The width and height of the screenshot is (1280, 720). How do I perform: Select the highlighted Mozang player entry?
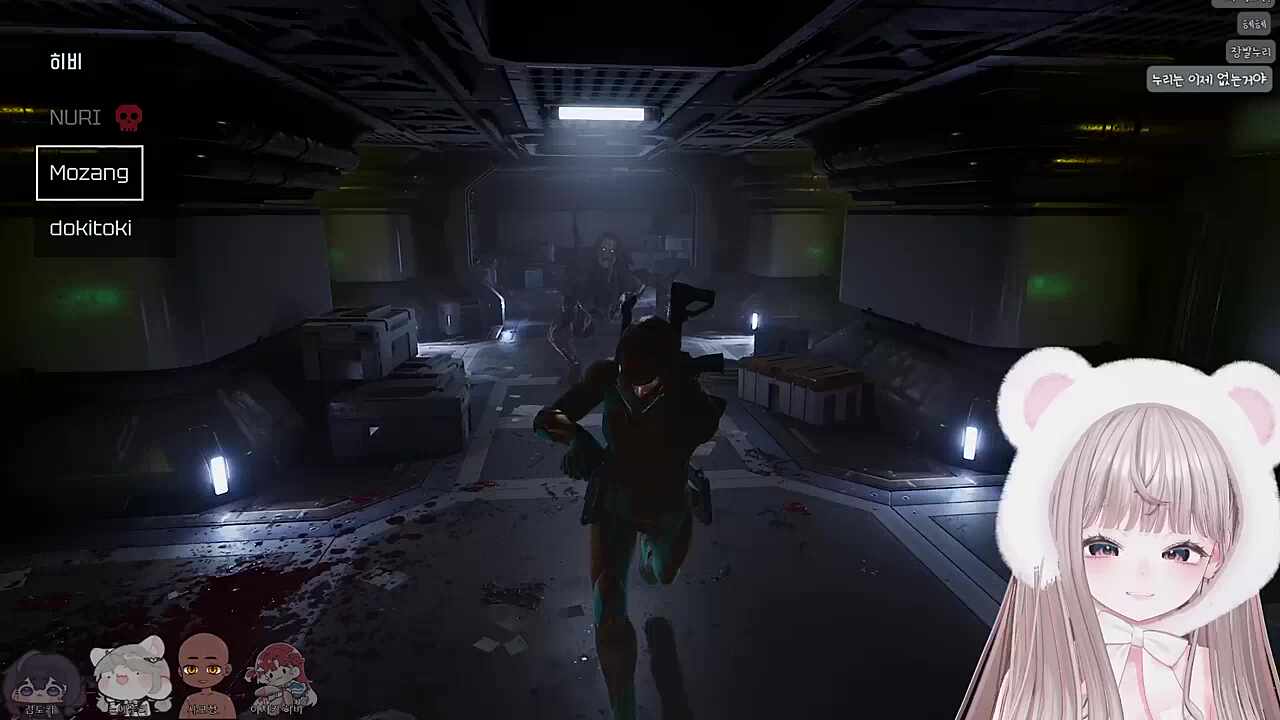(x=89, y=173)
